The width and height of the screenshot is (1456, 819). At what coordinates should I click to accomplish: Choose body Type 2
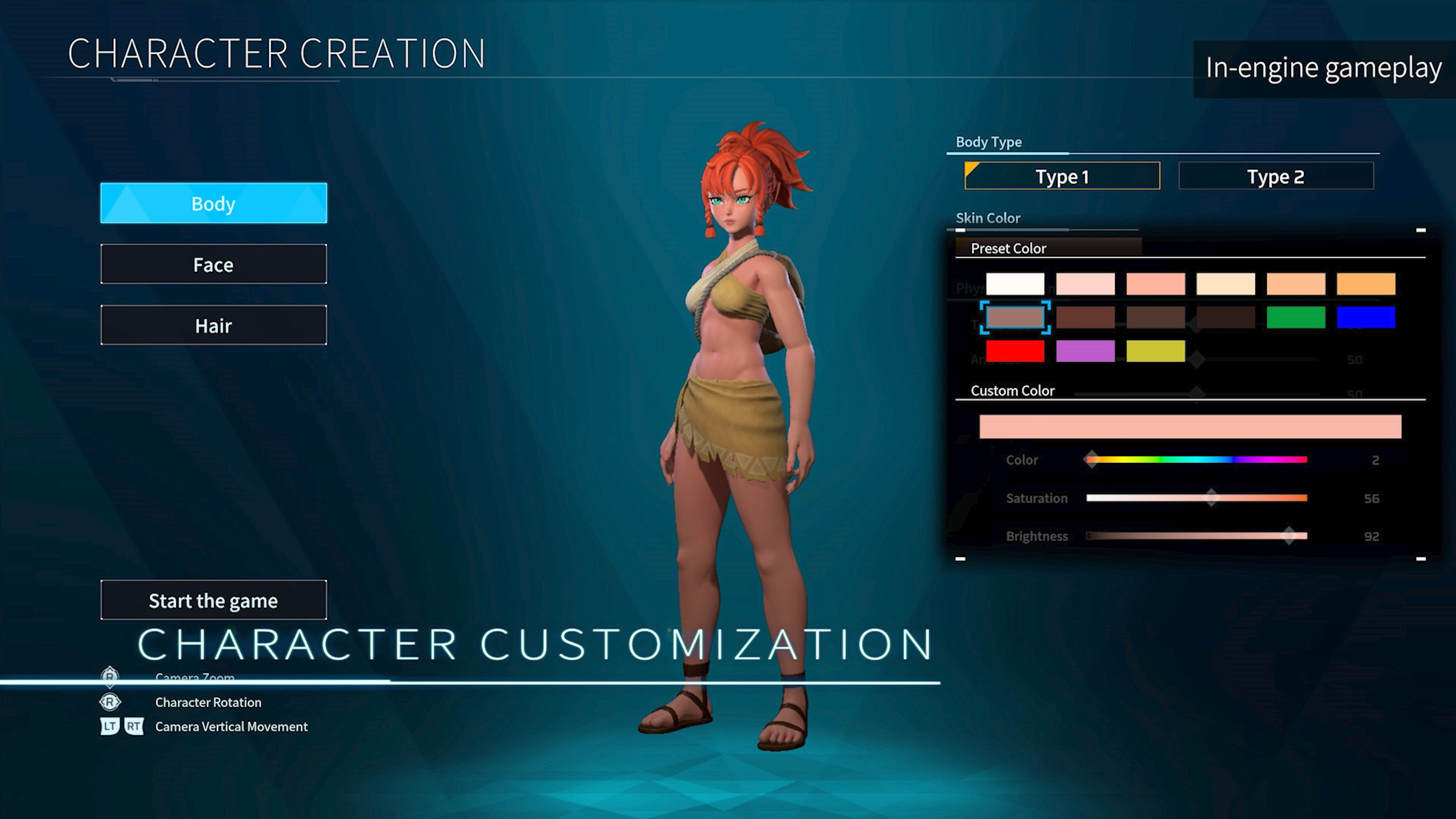1275,176
